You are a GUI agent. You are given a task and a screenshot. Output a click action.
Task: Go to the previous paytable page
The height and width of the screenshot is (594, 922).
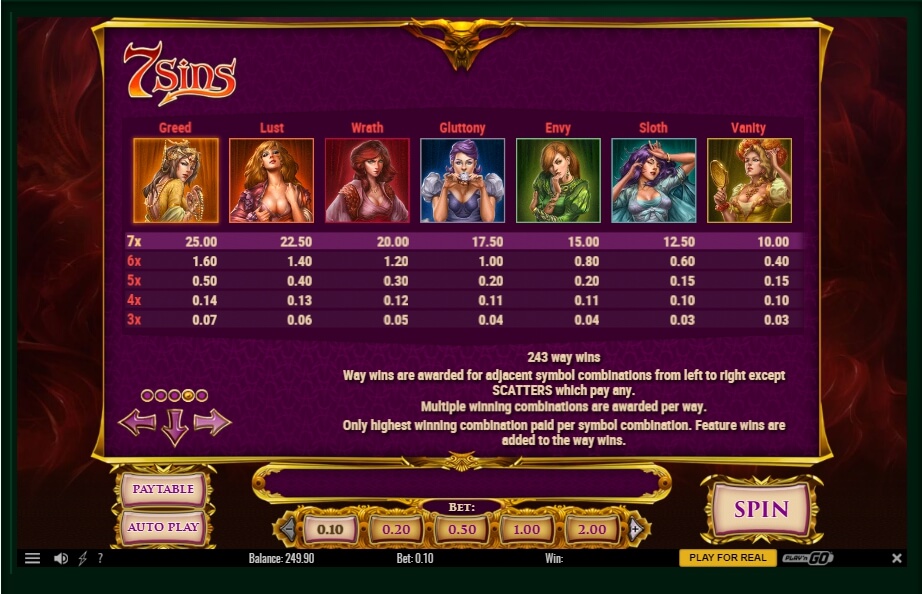pos(137,422)
